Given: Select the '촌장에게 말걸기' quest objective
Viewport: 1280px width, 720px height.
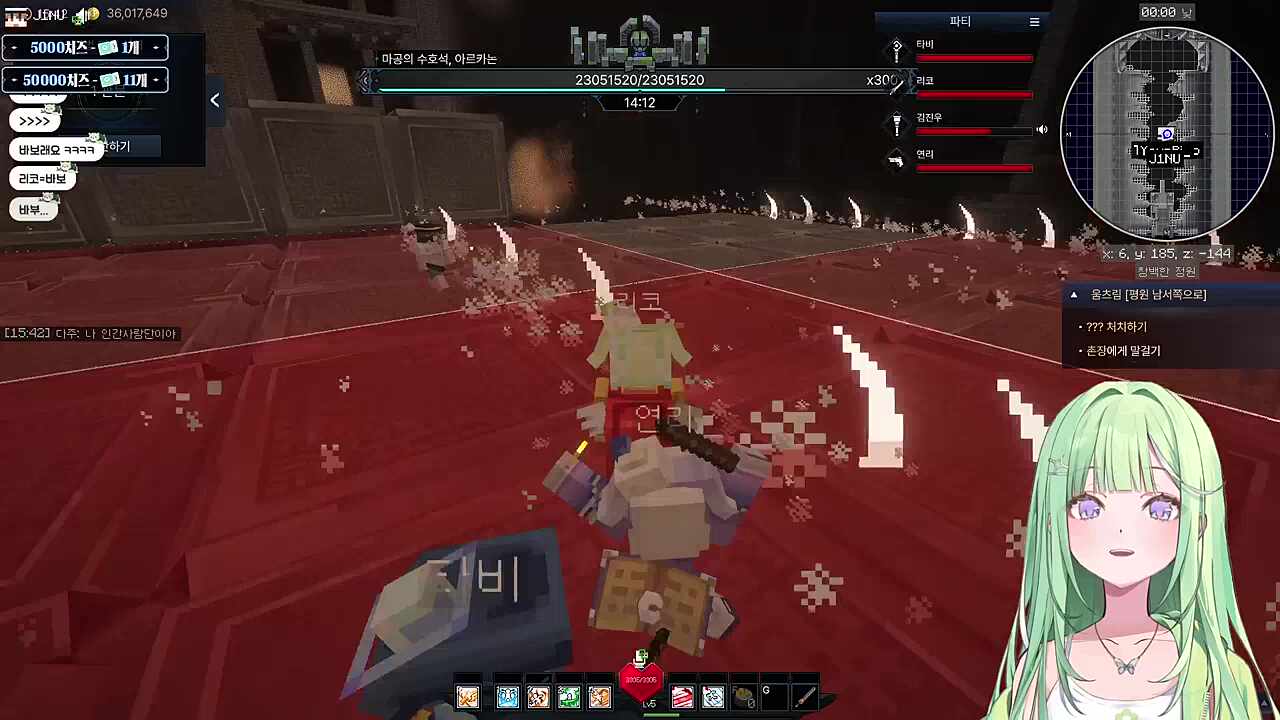Looking at the screenshot, I should [1123, 351].
